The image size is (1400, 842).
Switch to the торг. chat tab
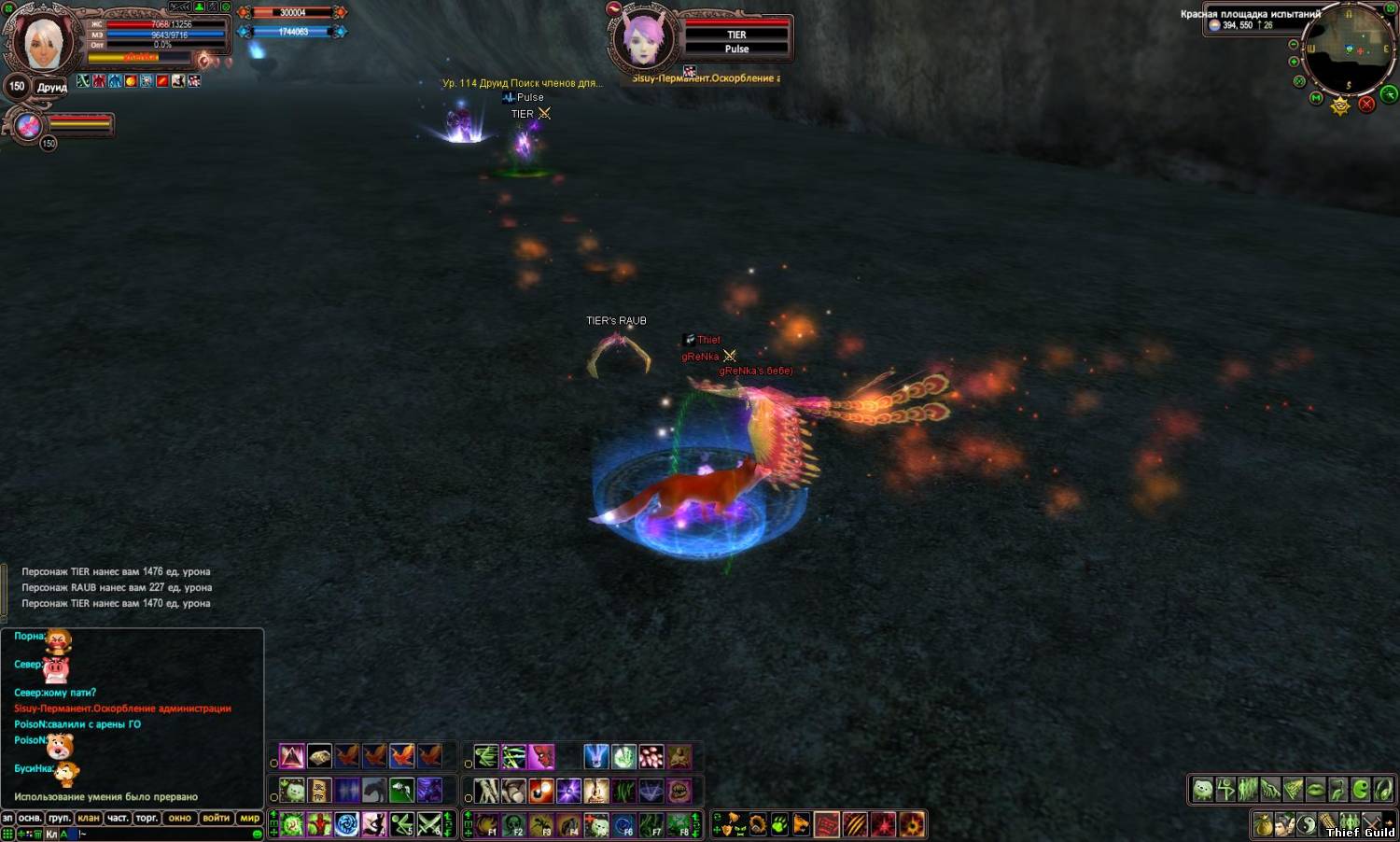click(147, 818)
